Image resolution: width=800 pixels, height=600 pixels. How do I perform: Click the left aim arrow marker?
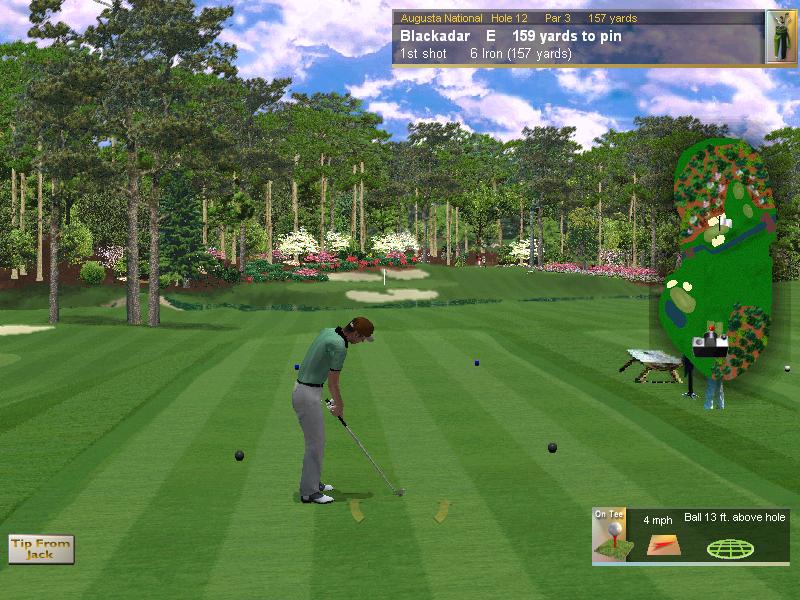tap(356, 511)
